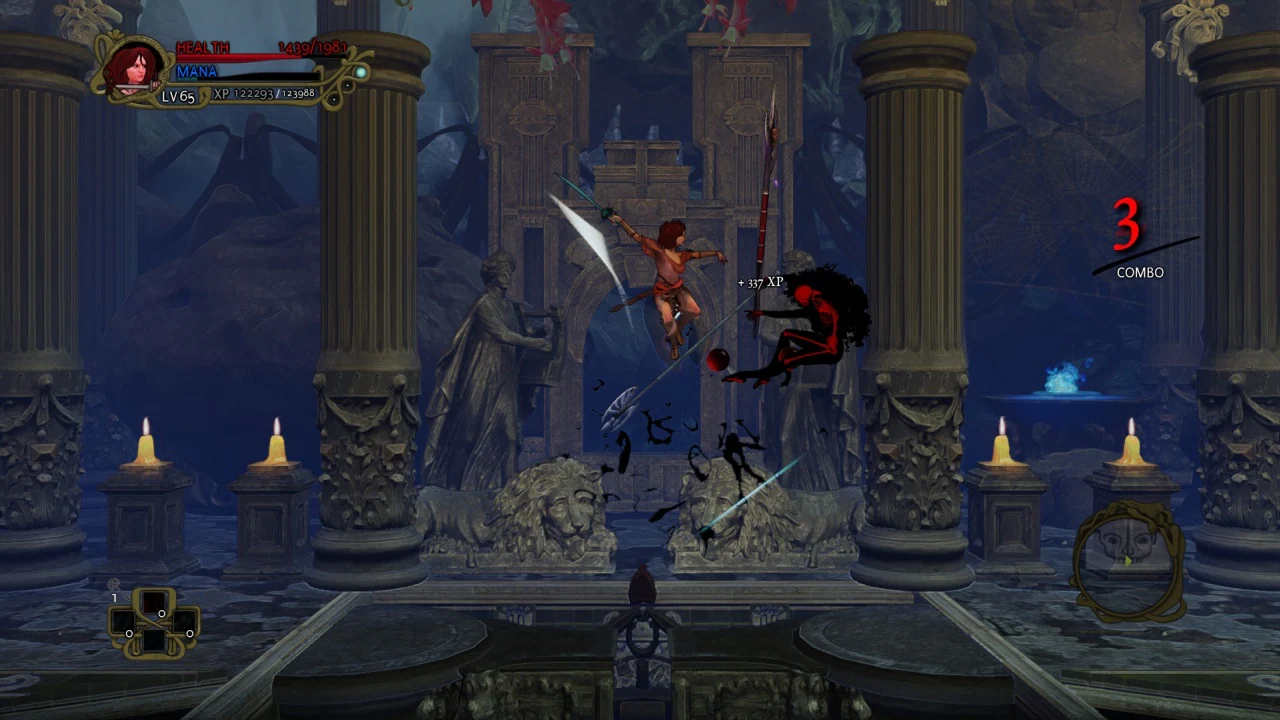The image size is (1280, 720).
Task: Click the HEALTH label text
Action: click(200, 46)
